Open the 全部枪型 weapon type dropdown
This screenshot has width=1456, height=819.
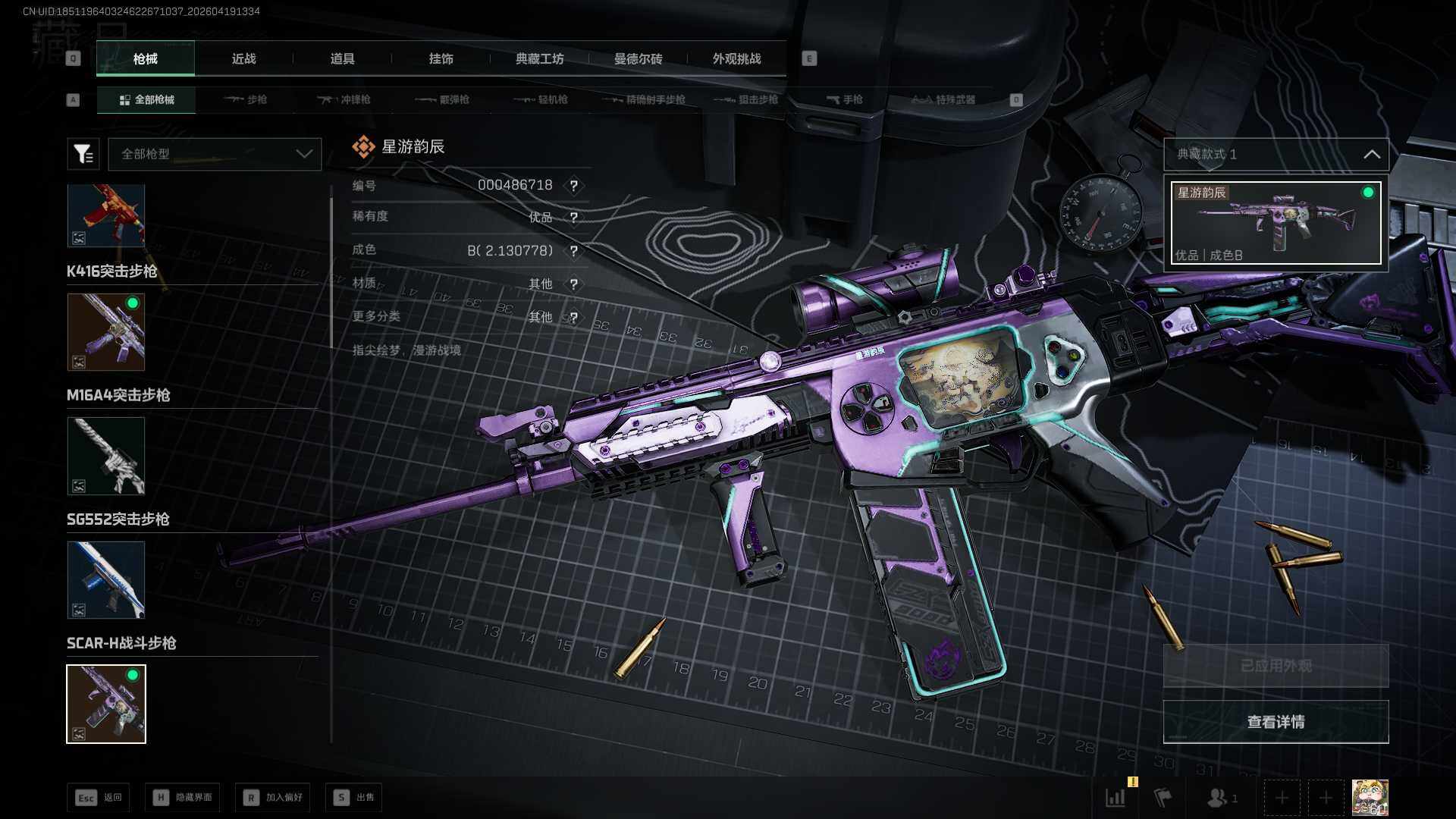tap(215, 154)
